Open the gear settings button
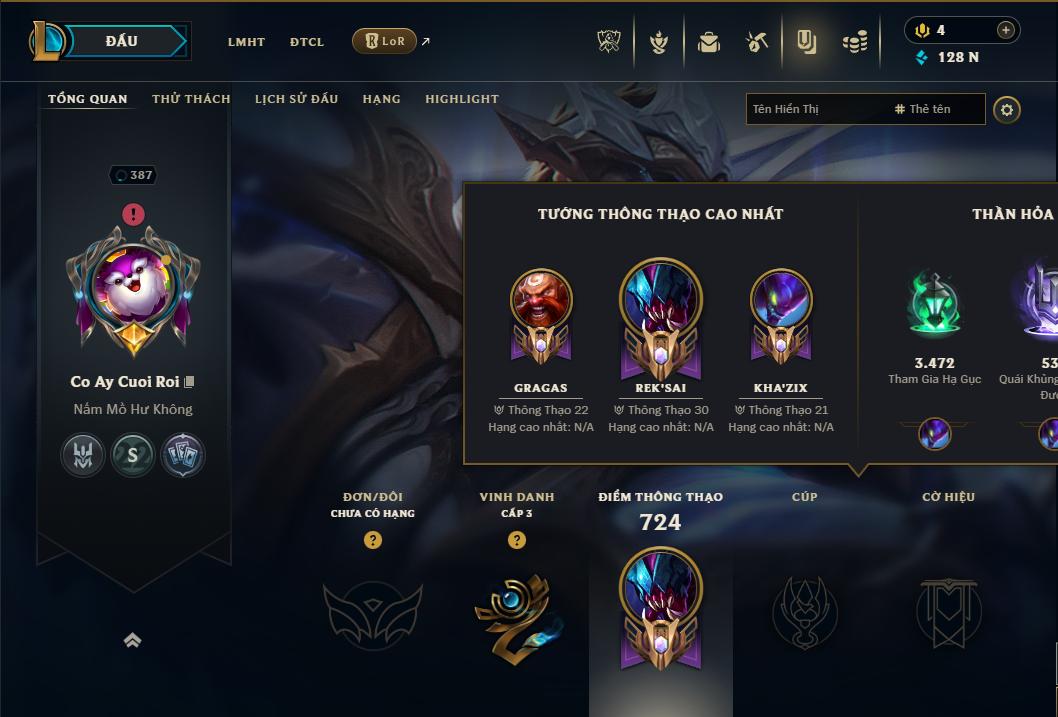Image resolution: width=1058 pixels, height=717 pixels. (x=1007, y=110)
